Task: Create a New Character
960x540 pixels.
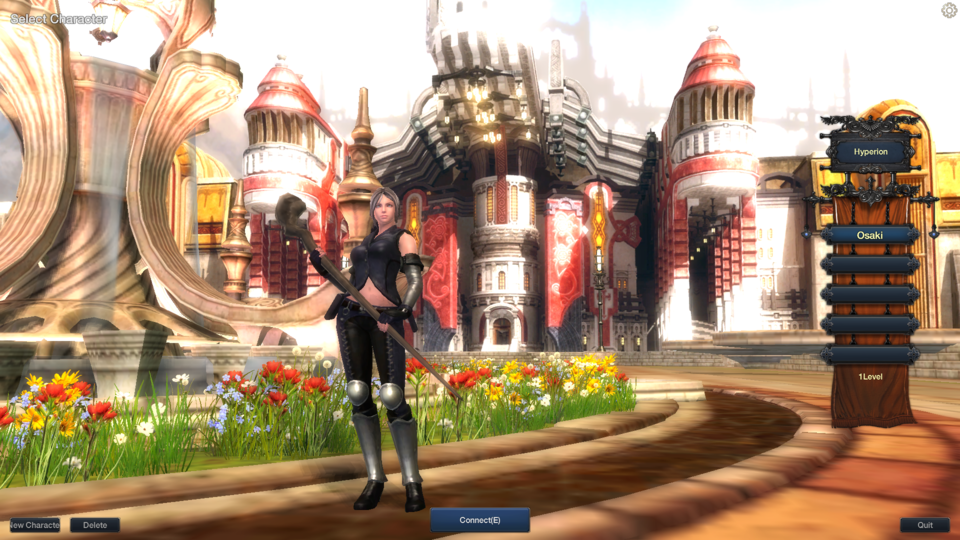Action: [34, 525]
